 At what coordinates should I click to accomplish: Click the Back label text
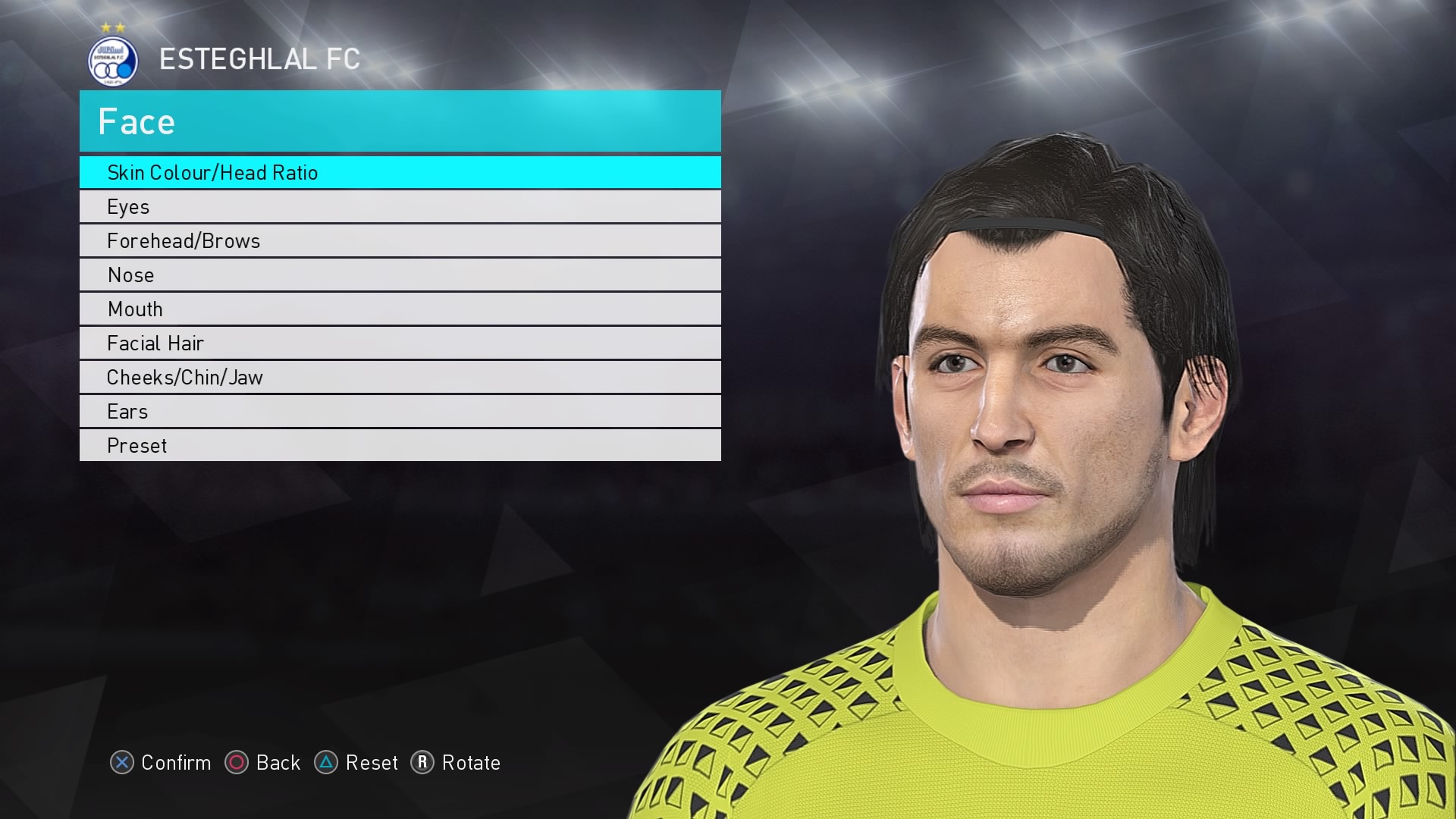pyautogui.click(x=278, y=764)
